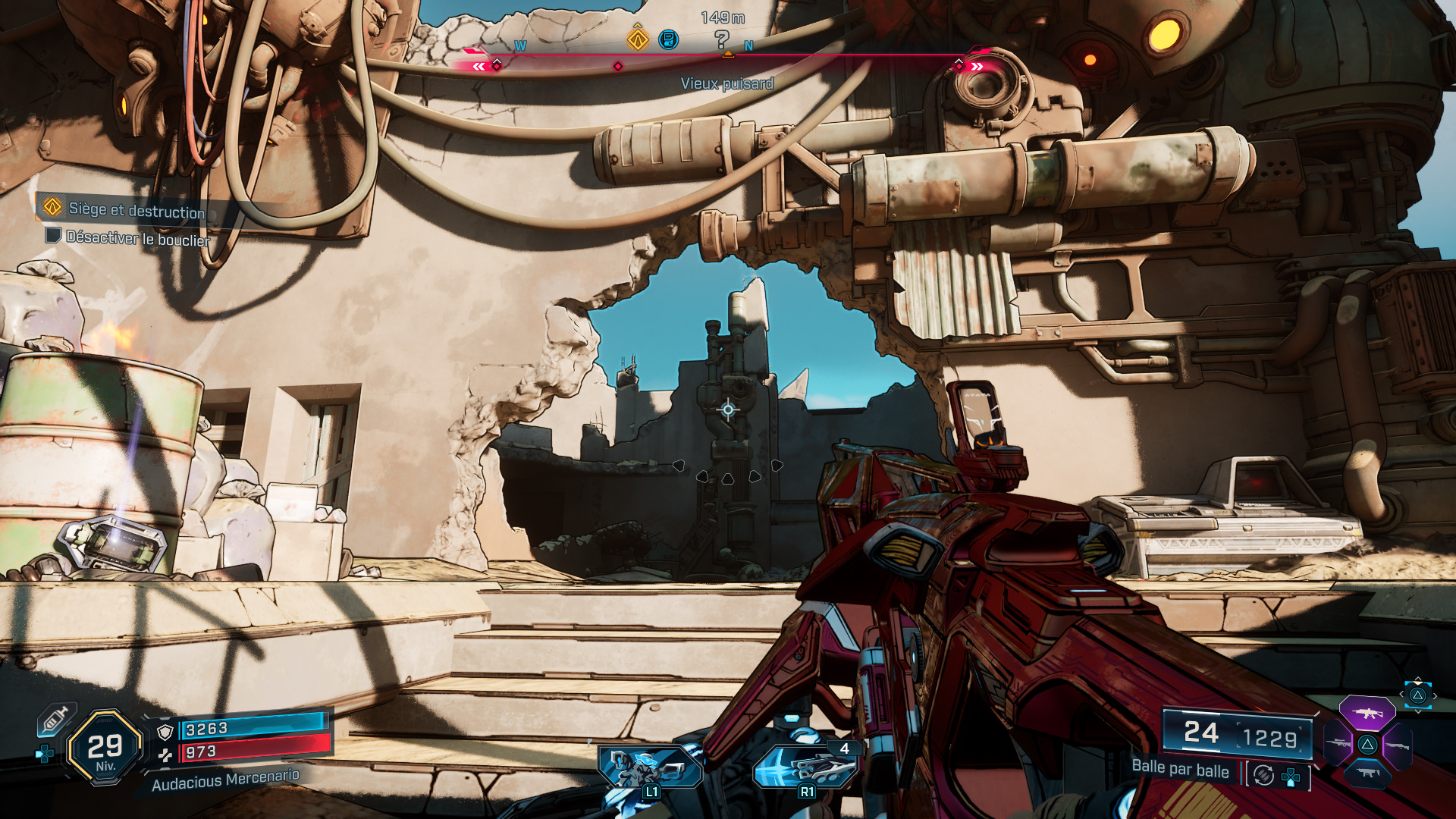The height and width of the screenshot is (819, 1456).
Task: Select the unknown '?' marker on the compass
Action: [x=720, y=38]
